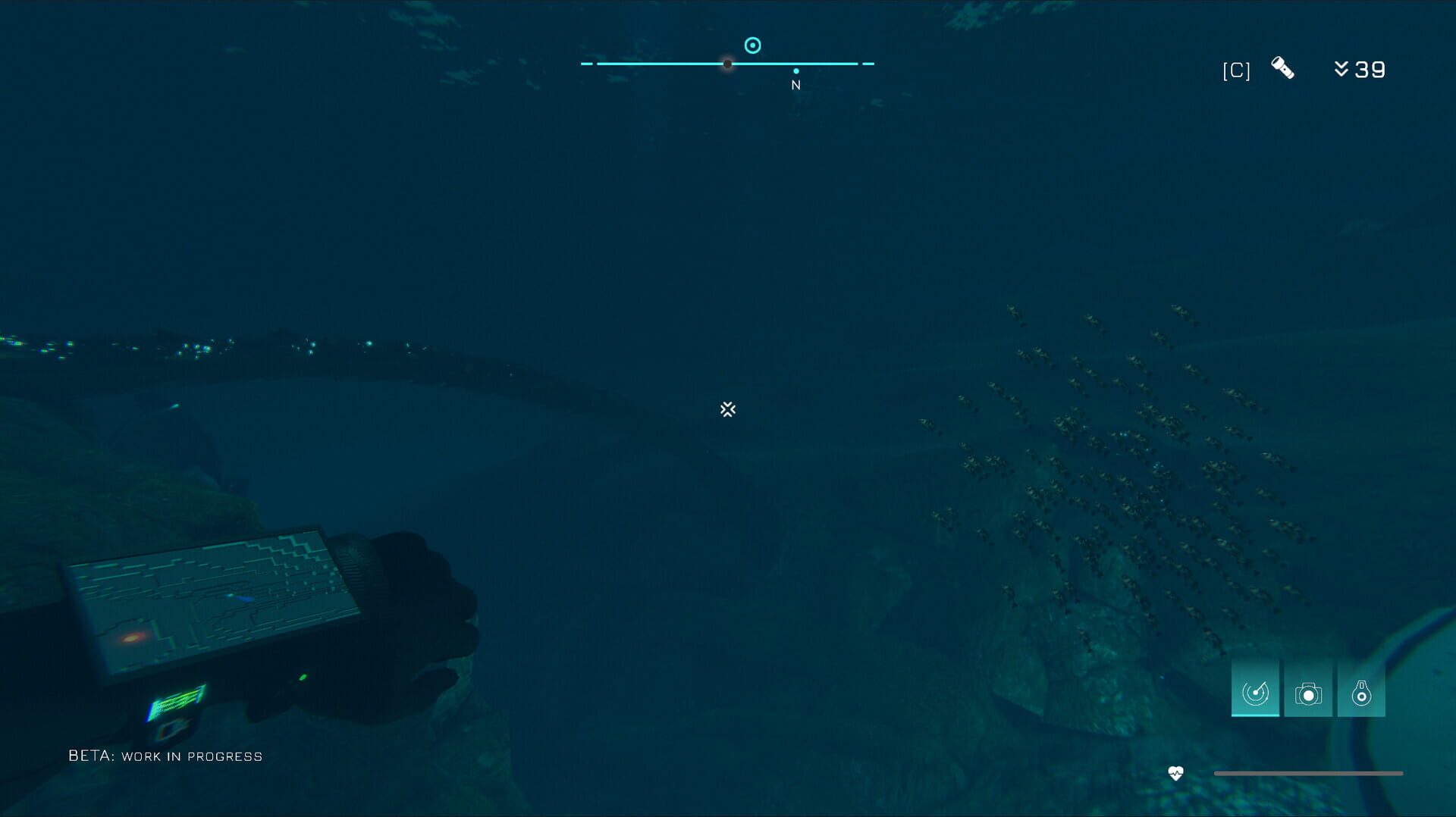Click the center crosshair reticle
This screenshot has width=1456, height=817.
(728, 409)
